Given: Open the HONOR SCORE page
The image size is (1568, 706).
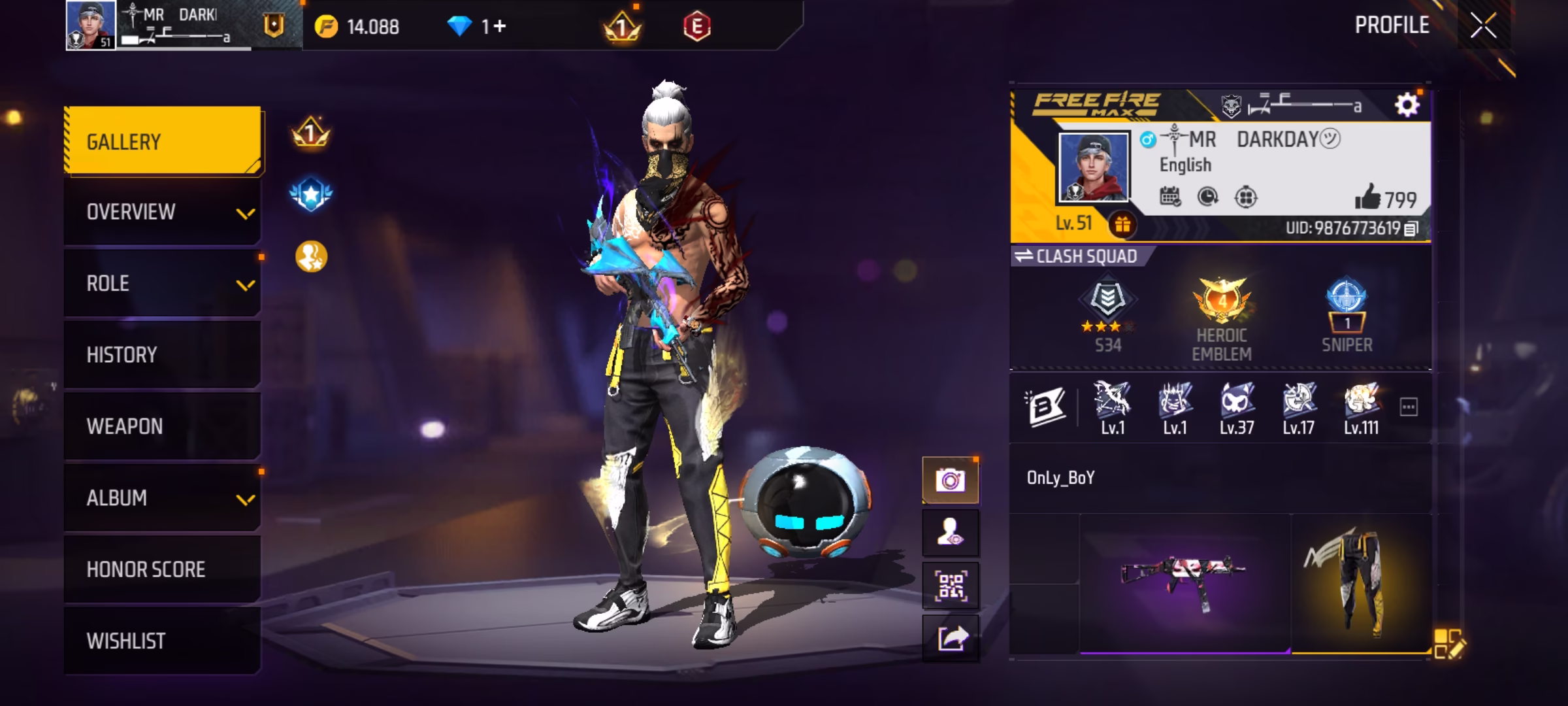Looking at the screenshot, I should pos(162,569).
